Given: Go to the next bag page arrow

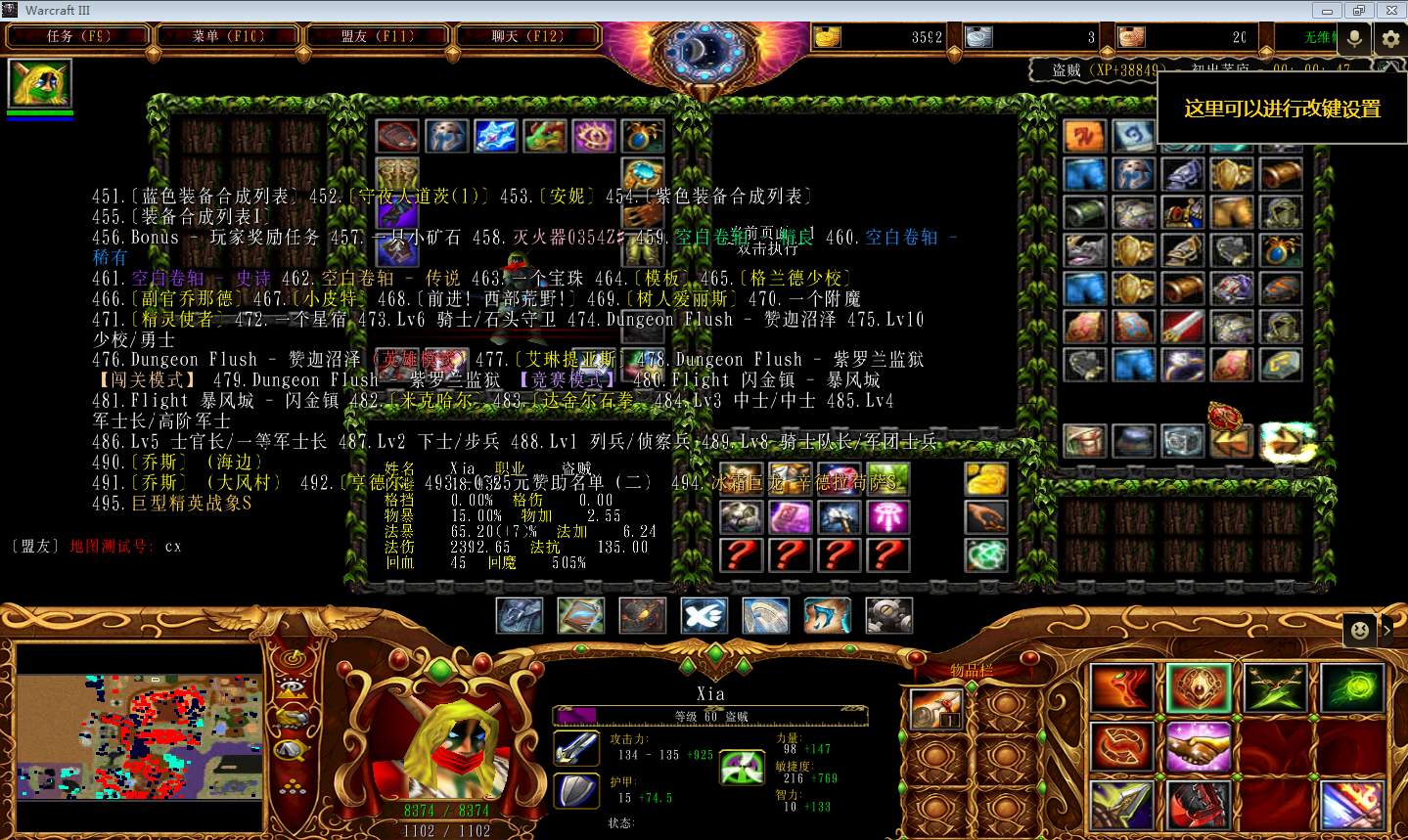Looking at the screenshot, I should point(1284,442).
